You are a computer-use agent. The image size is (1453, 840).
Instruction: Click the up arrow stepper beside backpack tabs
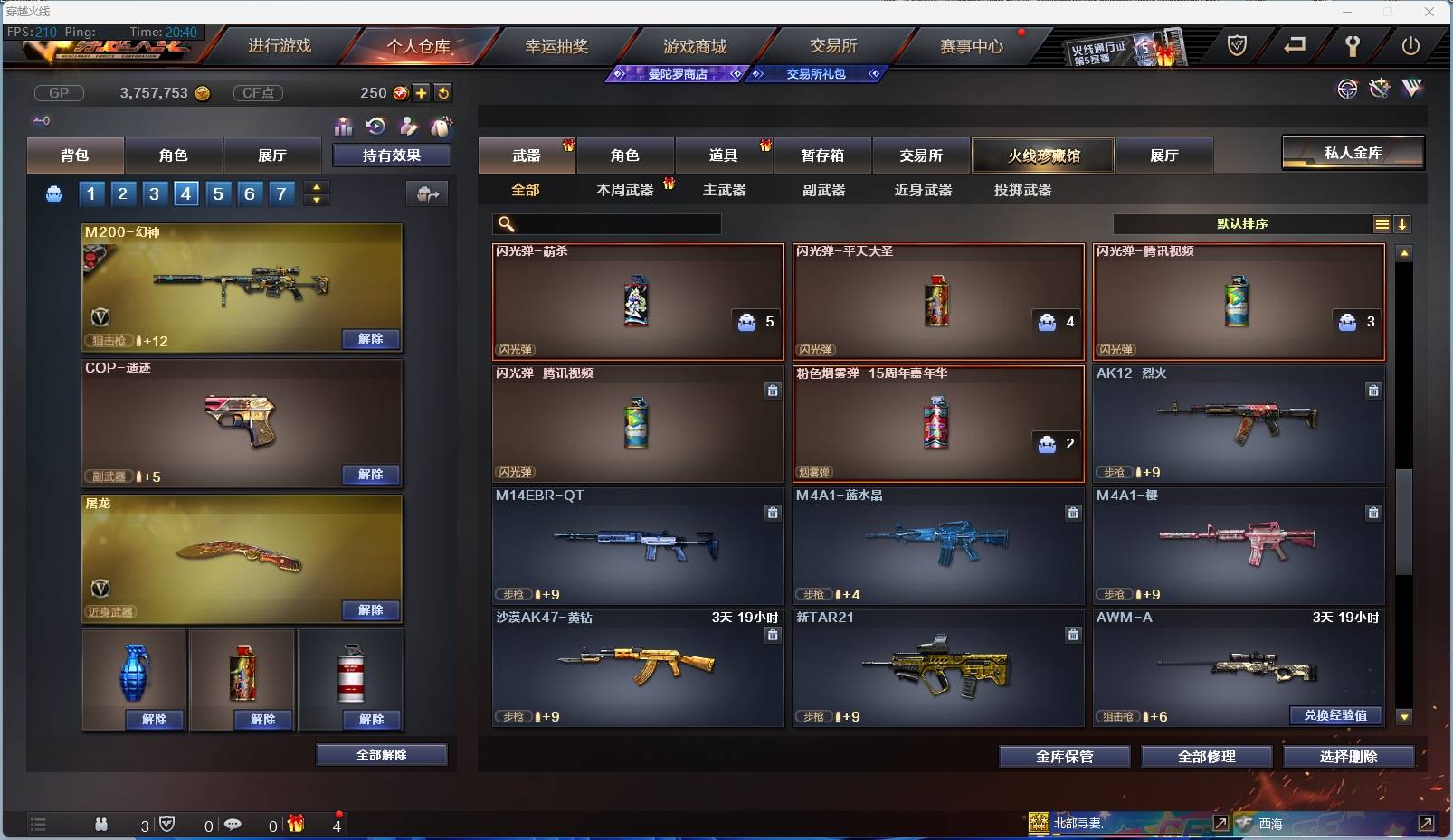coord(316,187)
